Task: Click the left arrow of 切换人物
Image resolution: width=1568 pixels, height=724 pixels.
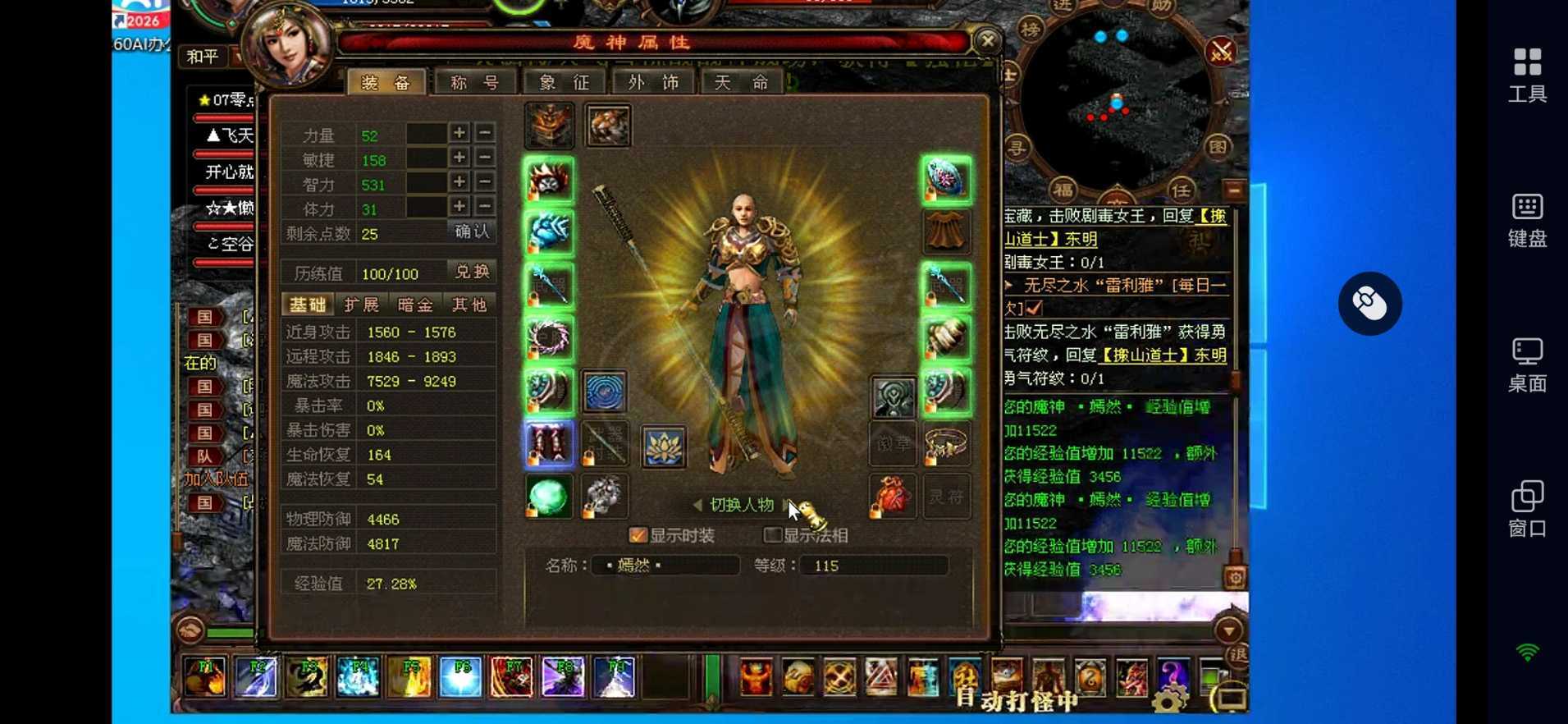Action: click(x=697, y=506)
